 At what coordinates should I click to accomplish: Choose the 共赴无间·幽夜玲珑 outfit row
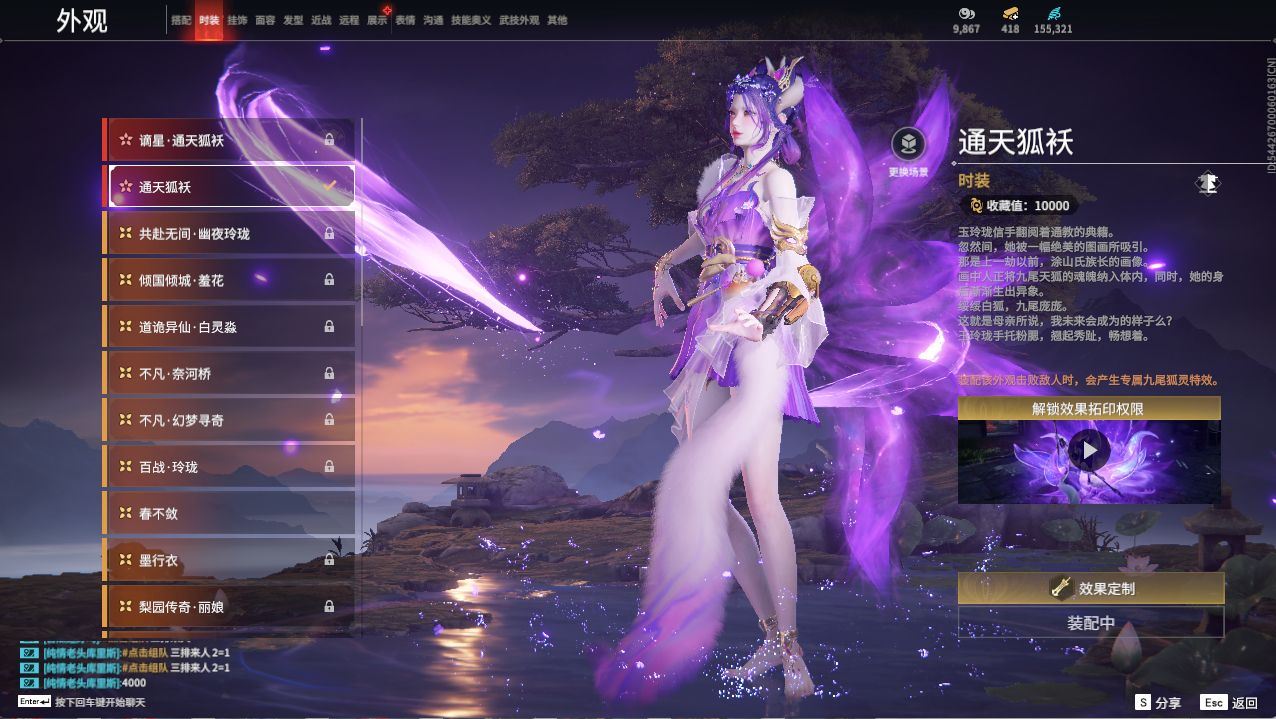coord(230,233)
